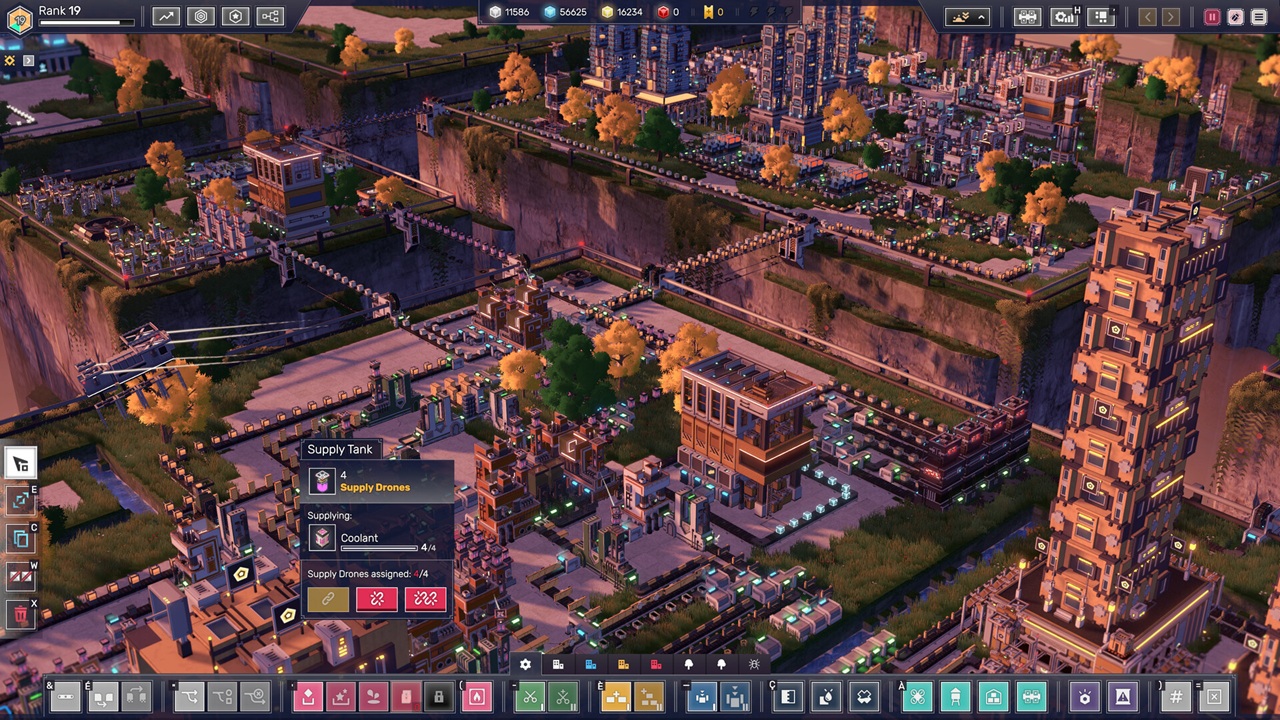This screenshot has width=1280, height=720.
Task: Pause the game with the red button
Action: 1212,17
